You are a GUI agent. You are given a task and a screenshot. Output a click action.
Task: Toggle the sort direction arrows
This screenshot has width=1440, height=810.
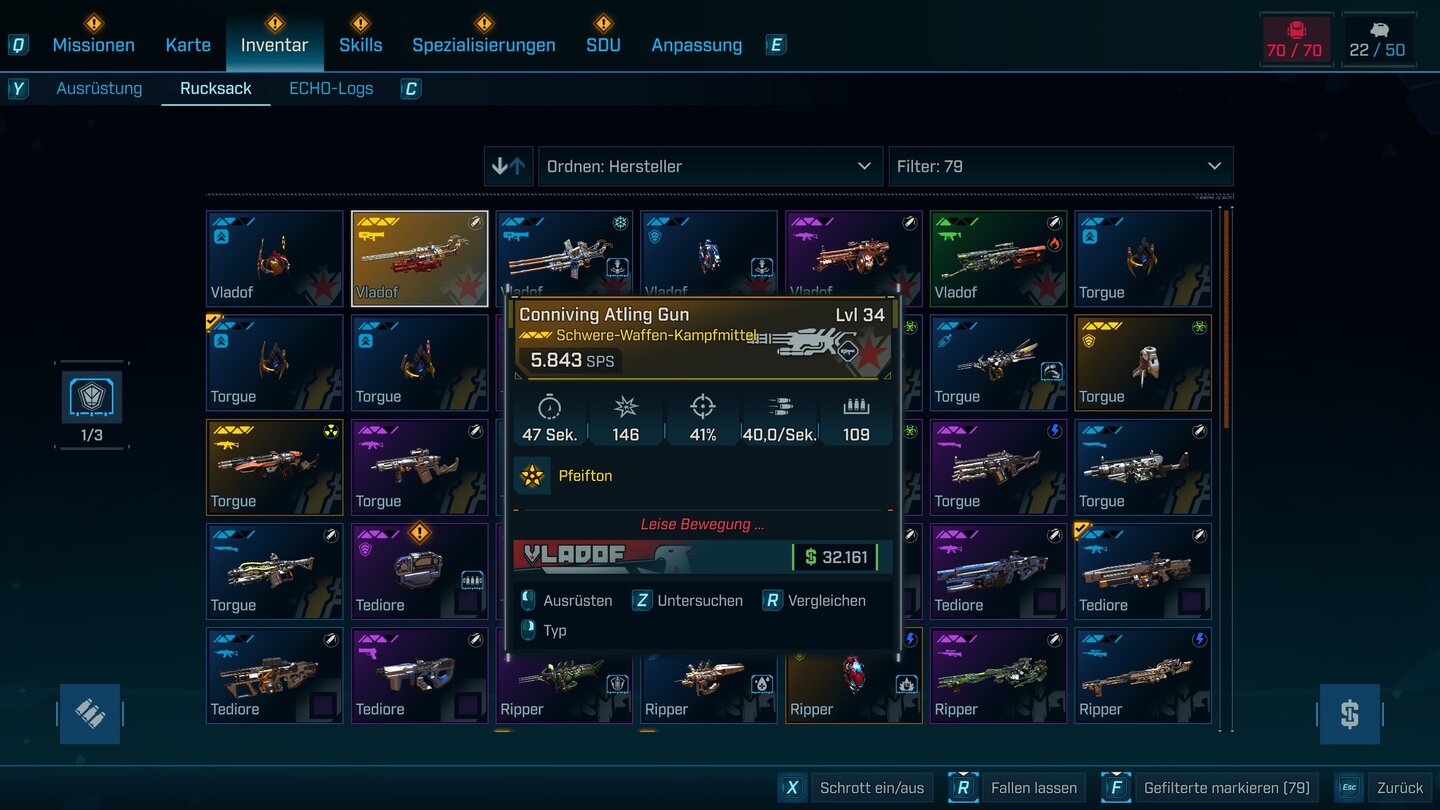(x=508, y=166)
